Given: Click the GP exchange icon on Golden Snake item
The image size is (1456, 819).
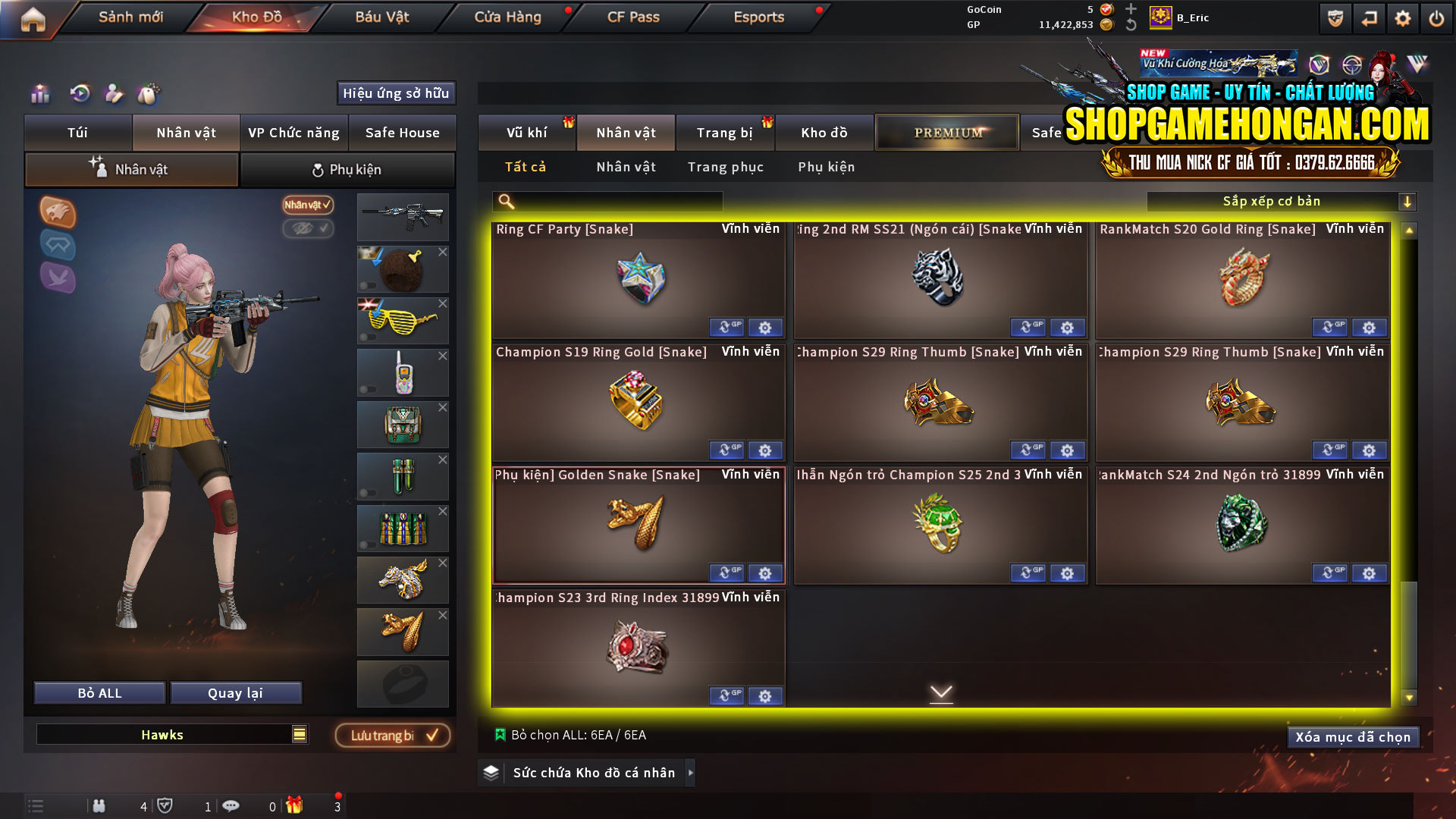Looking at the screenshot, I should coord(726,573).
